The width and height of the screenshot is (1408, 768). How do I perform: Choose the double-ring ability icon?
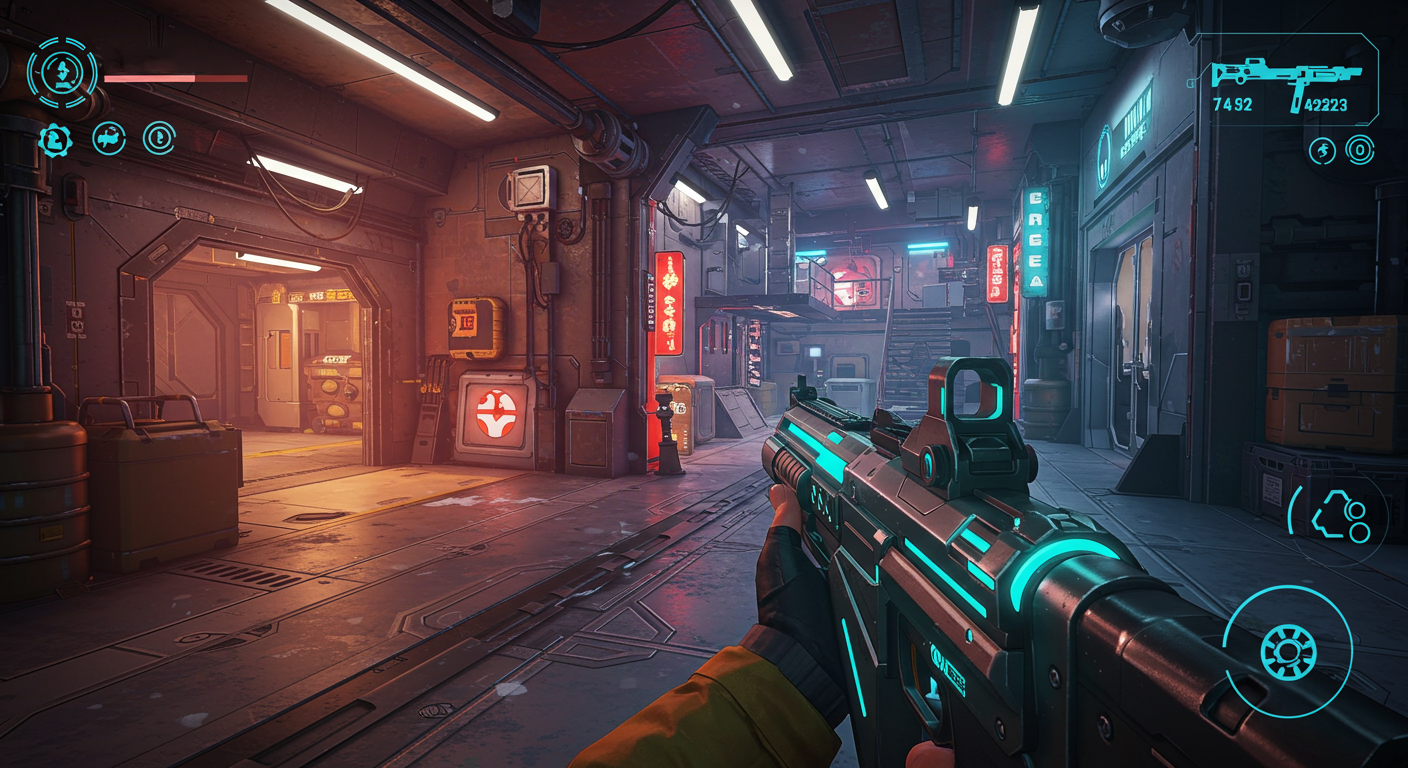pos(159,138)
